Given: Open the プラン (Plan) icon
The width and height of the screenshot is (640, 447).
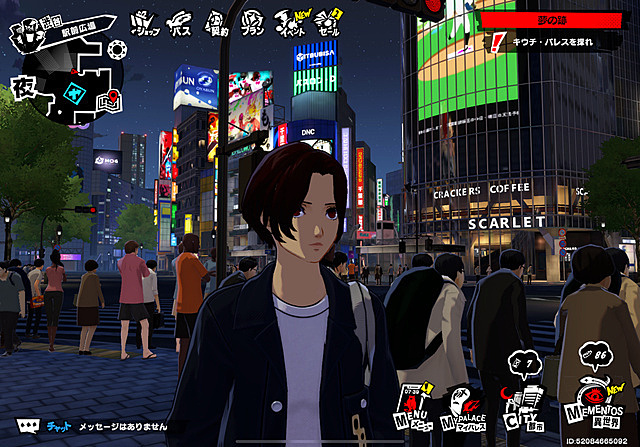Looking at the screenshot, I should click(x=253, y=21).
